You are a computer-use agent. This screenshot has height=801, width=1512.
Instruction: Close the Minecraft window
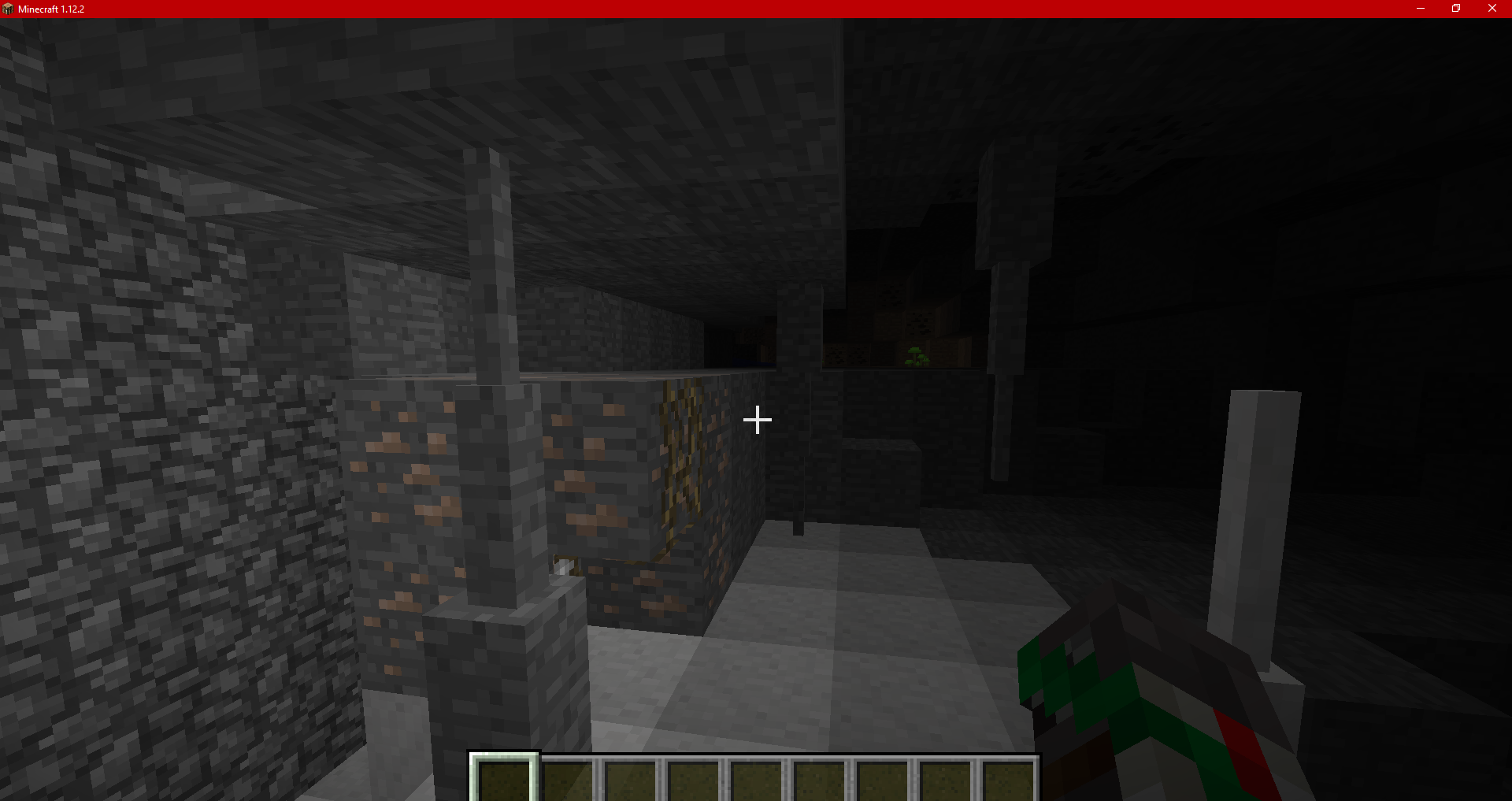tap(1492, 9)
